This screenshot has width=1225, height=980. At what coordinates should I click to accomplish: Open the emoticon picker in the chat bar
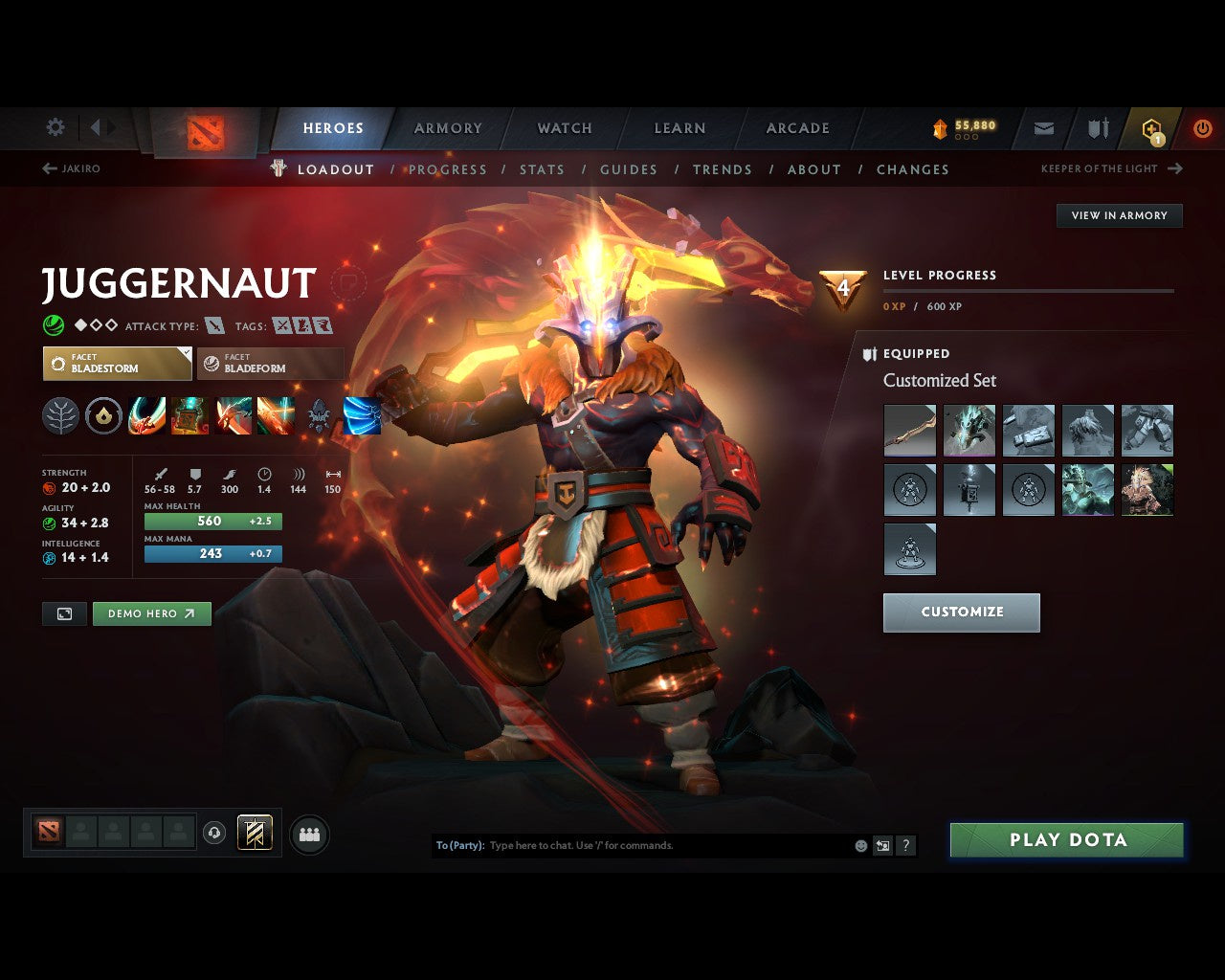coord(859,845)
